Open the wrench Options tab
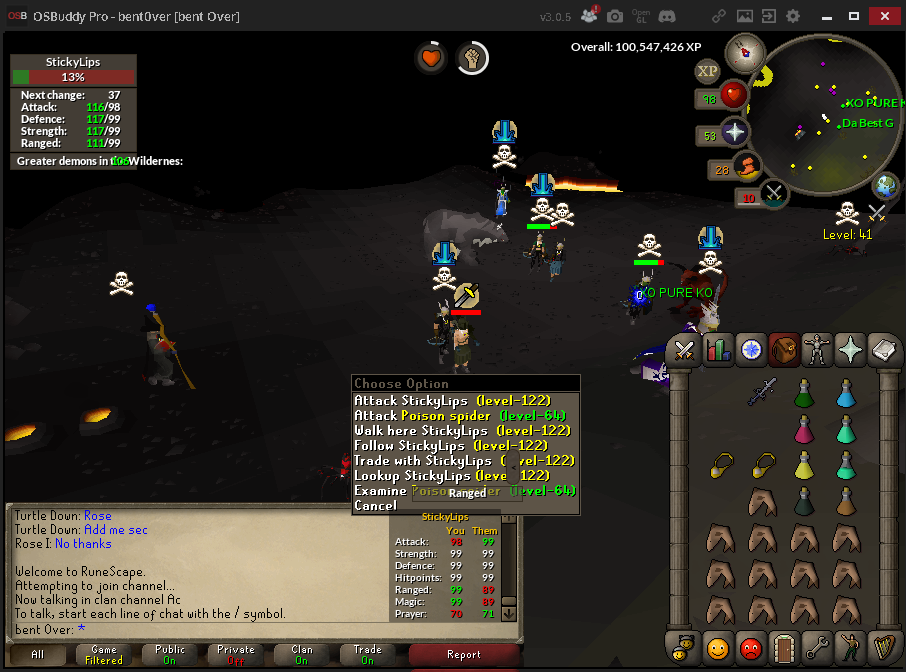Viewport: 906px width, 672px height. (x=816, y=647)
